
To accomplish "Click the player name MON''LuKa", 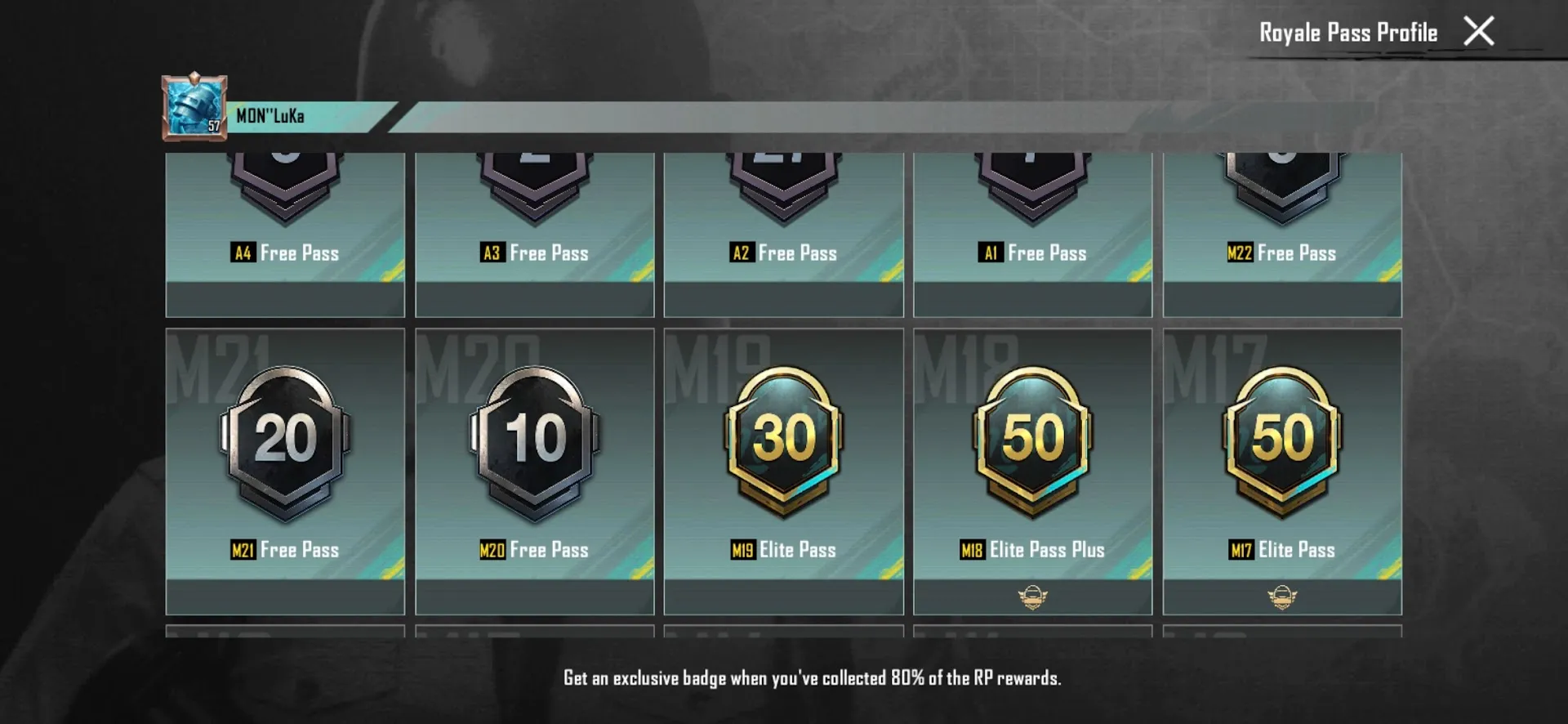I will tap(269, 115).
